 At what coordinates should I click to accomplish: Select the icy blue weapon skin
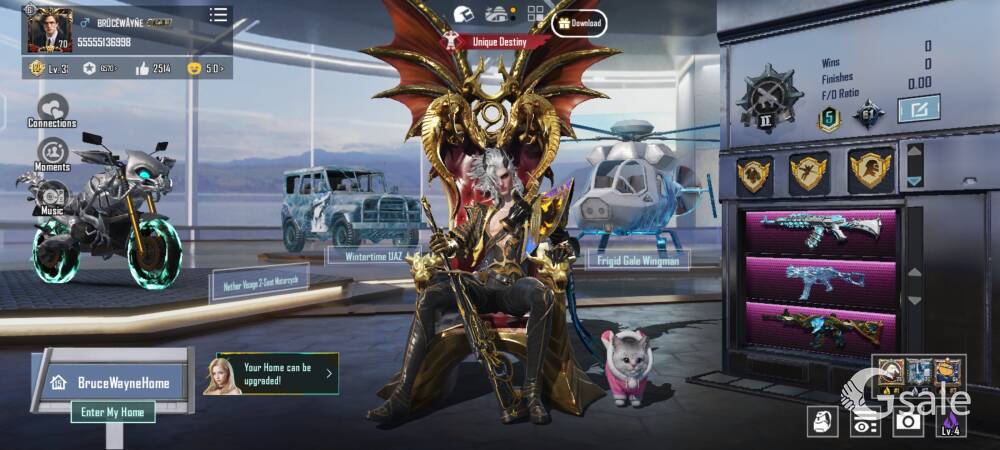[x=820, y=280]
